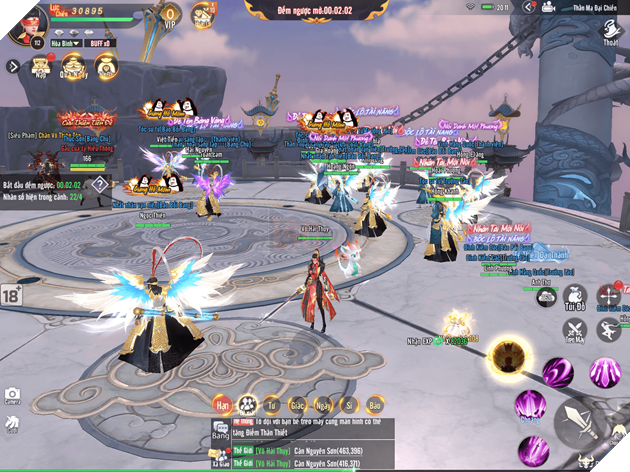The width and height of the screenshot is (630, 472).
Task: Tap the sword basic attack button
Action: tap(583, 421)
